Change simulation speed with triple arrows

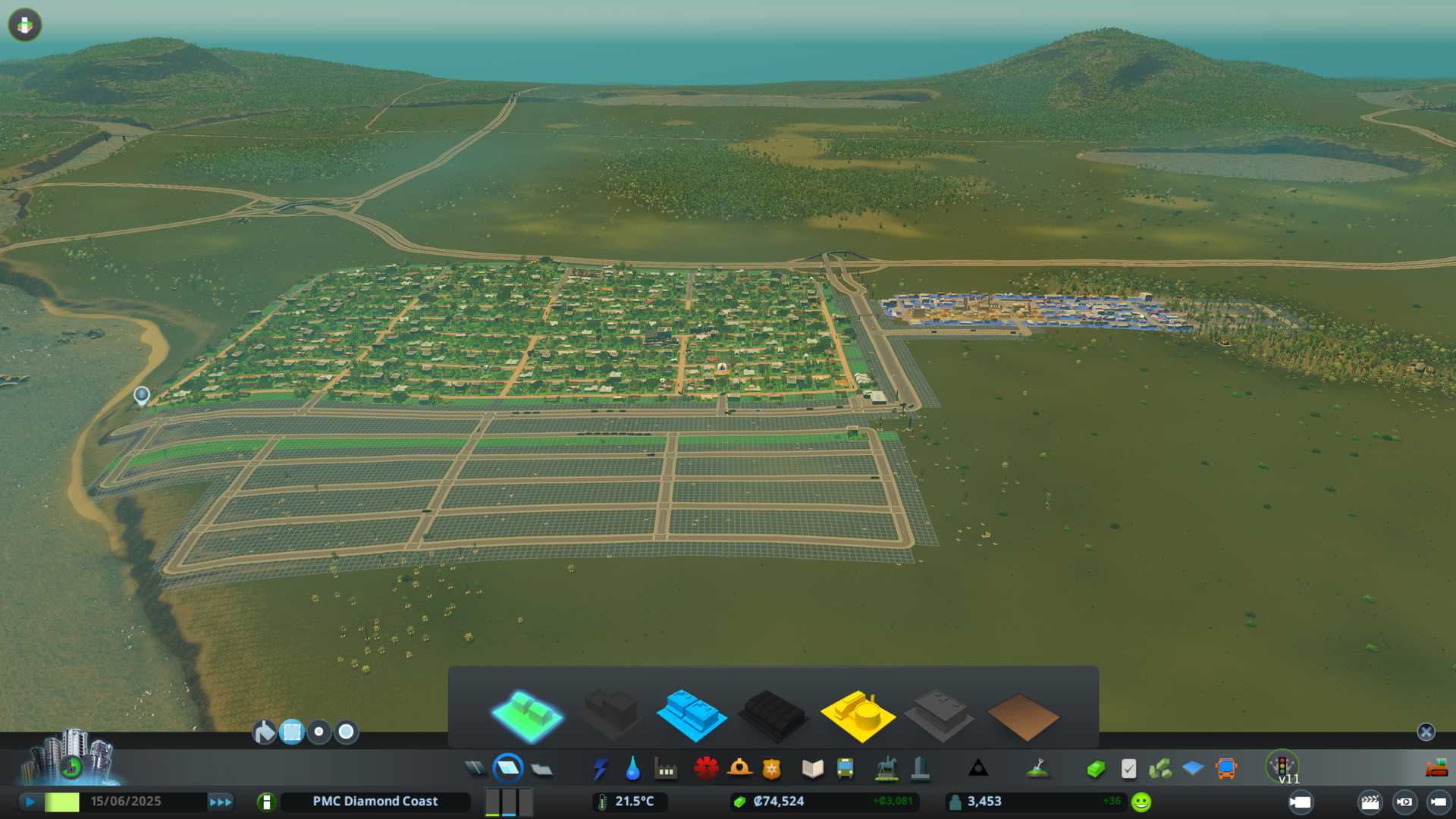tap(221, 802)
